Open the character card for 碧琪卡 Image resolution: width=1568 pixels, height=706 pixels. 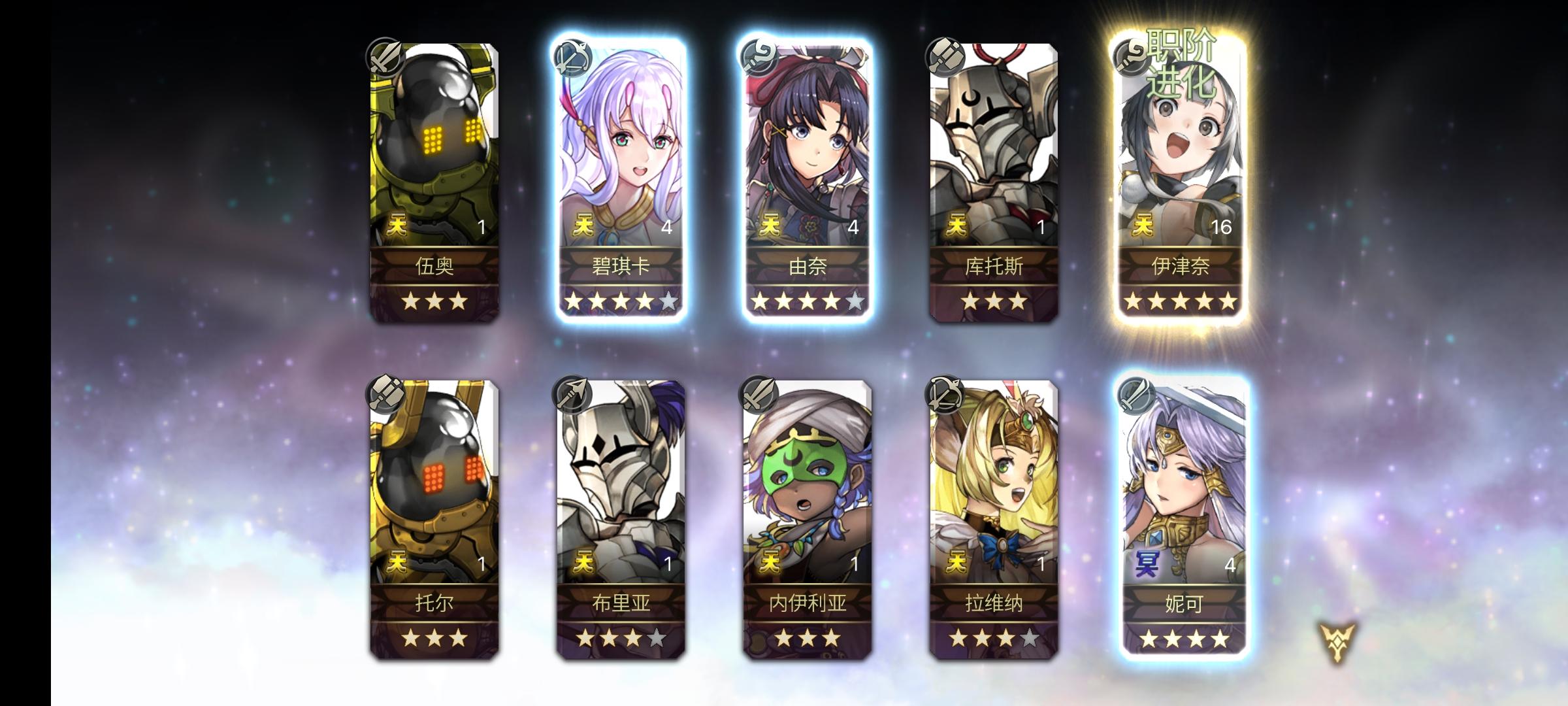623,163
